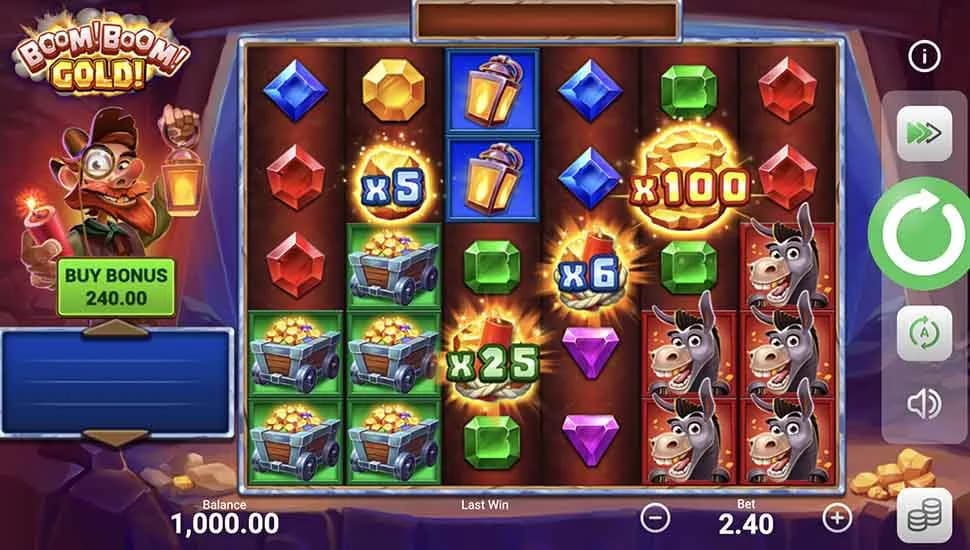Activate the autoplay button
Screen dimensions: 970x550
pyautogui.click(x=923, y=334)
